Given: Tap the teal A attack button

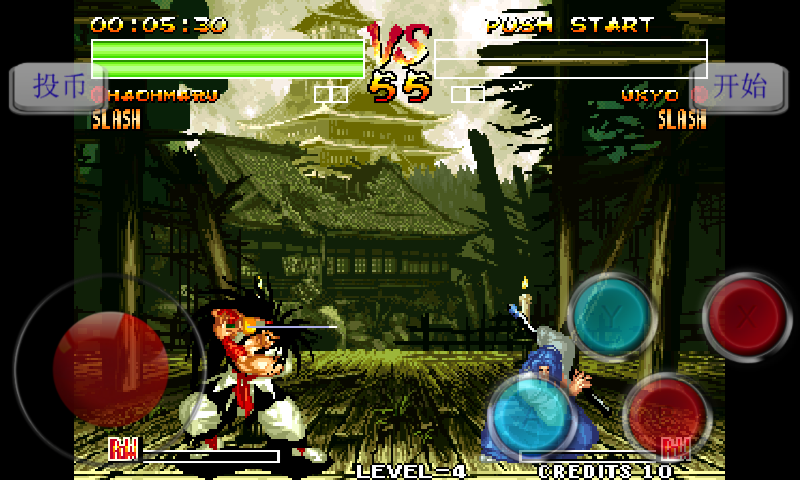Looking at the screenshot, I should coord(533,413).
